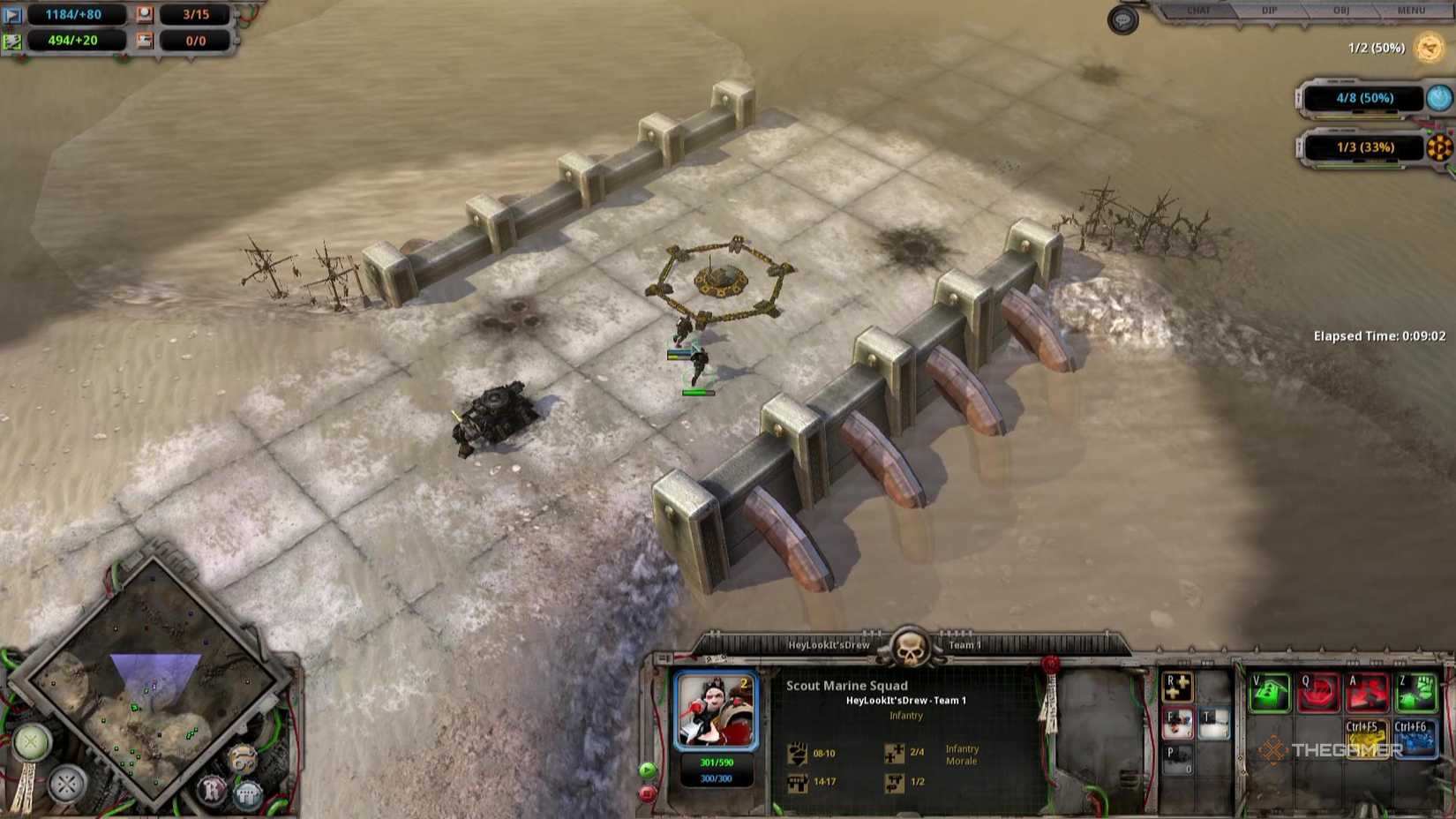
Task: Click the blue Ctrl+F6 command button
Action: (x=1415, y=738)
